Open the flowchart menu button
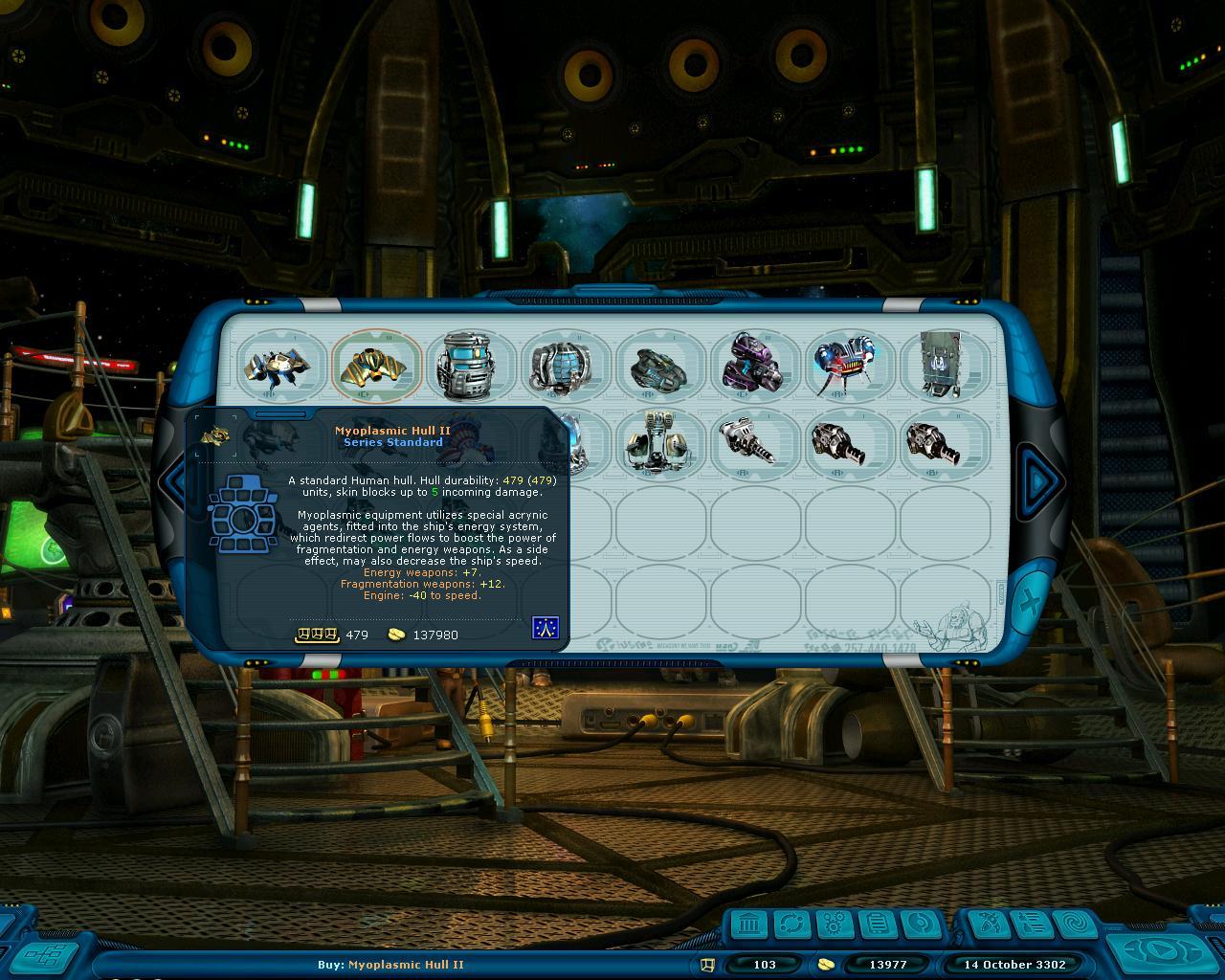 pyautogui.click(x=46, y=955)
